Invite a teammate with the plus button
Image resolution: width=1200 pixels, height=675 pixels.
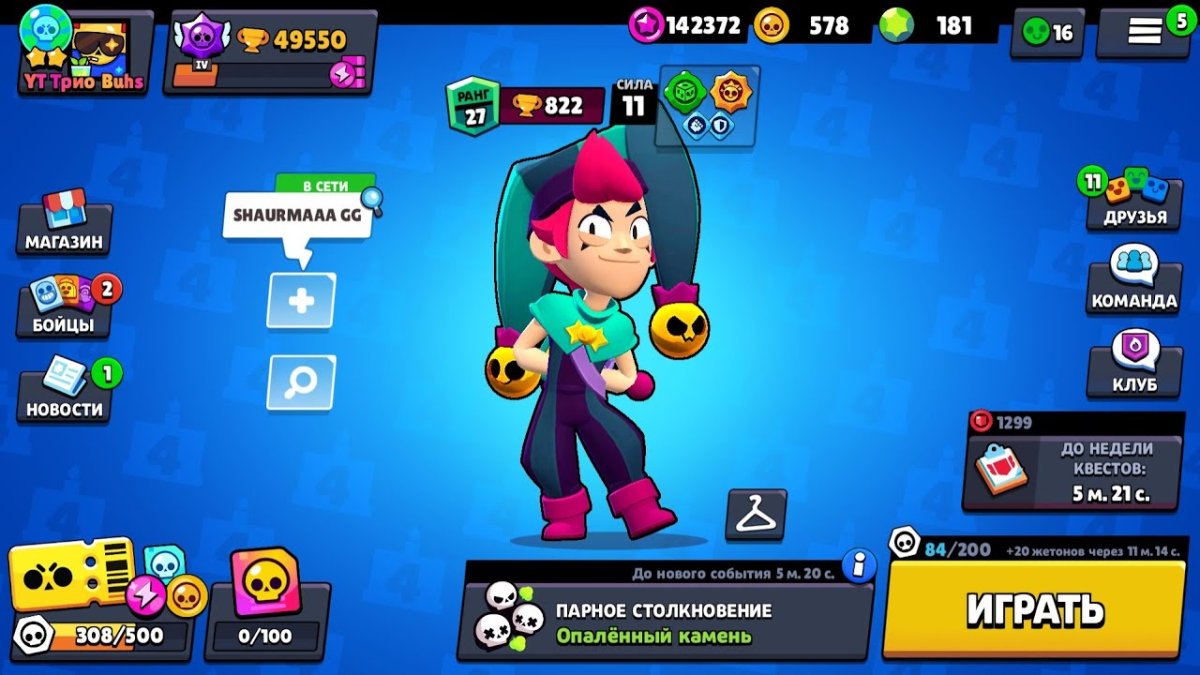coord(301,300)
